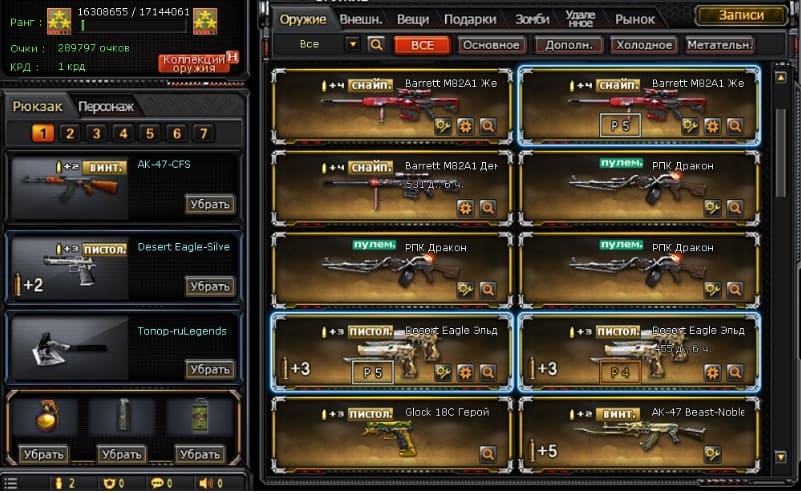This screenshot has height=494, width=801.
Task: Choose backpack slot number 3
Action: pos(96,133)
